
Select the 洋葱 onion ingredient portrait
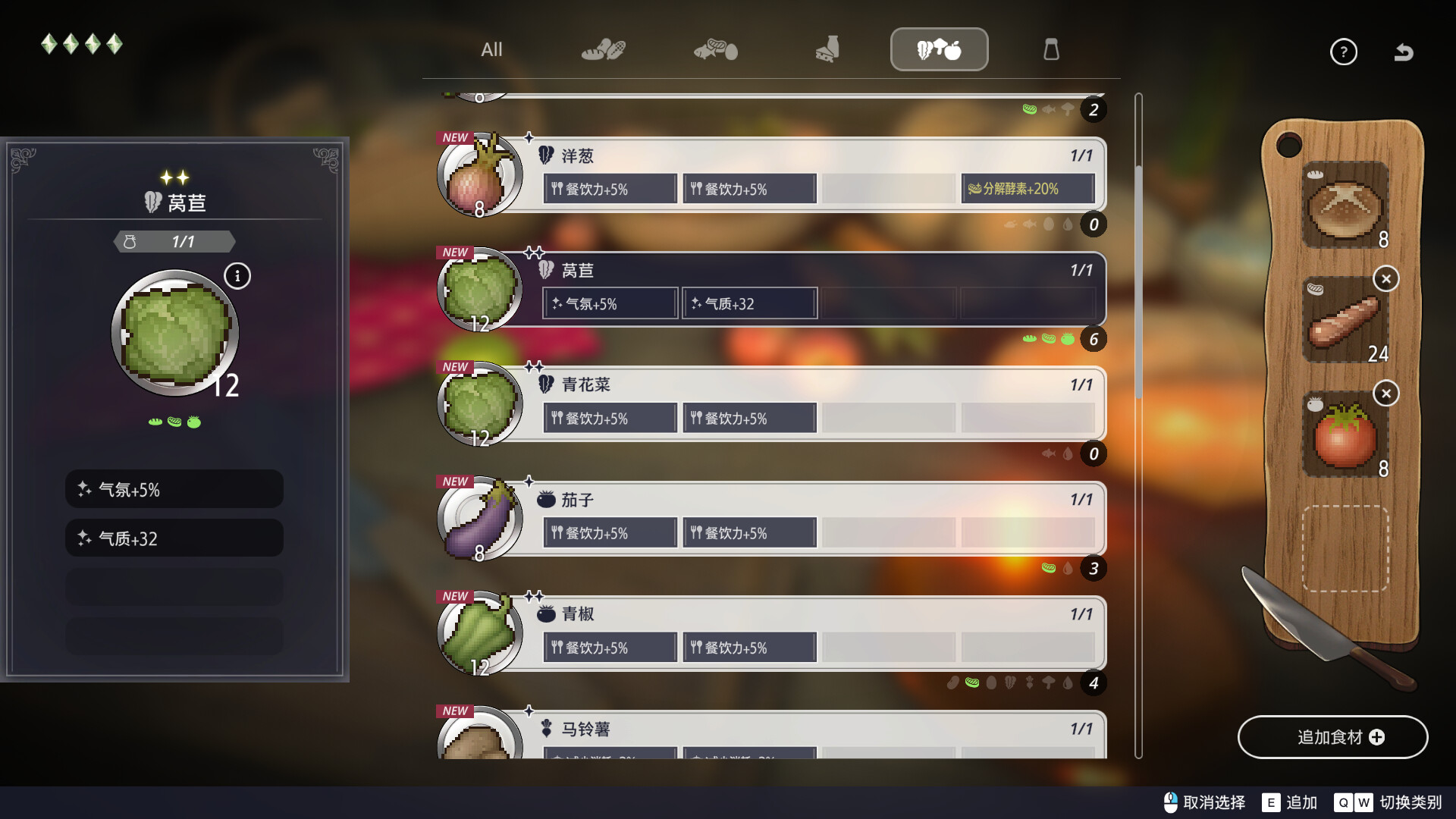pyautogui.click(x=479, y=175)
